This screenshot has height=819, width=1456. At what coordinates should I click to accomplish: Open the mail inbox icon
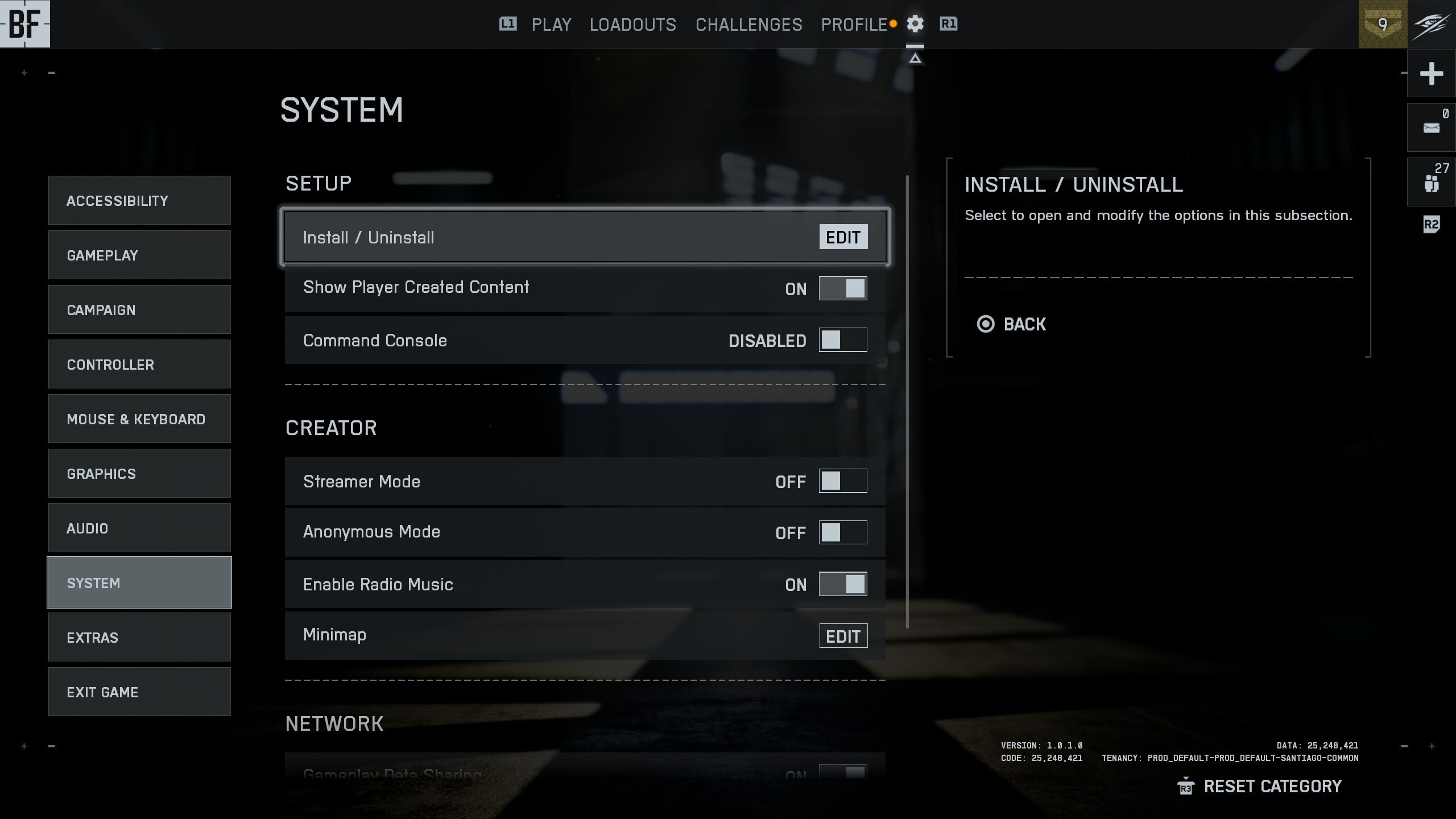click(1430, 126)
